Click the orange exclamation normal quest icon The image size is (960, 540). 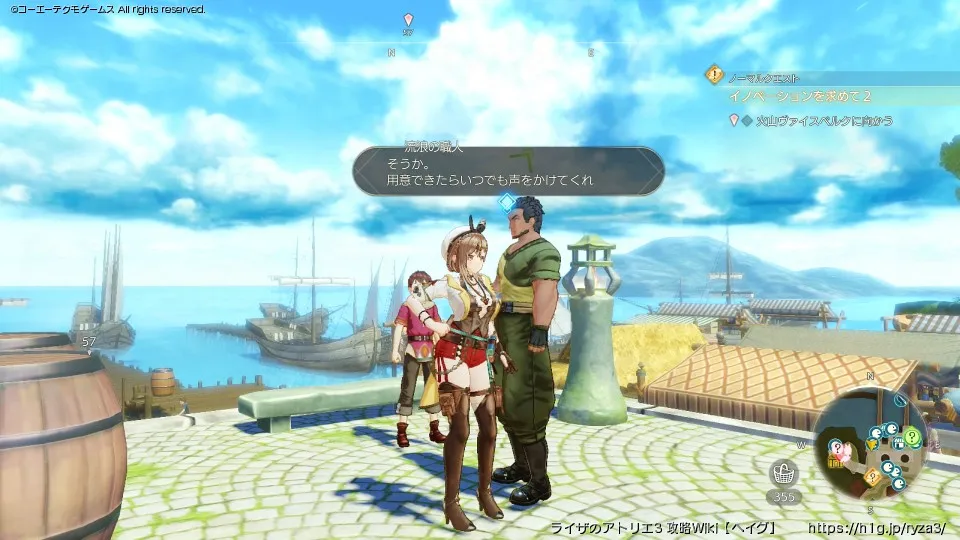tap(714, 73)
